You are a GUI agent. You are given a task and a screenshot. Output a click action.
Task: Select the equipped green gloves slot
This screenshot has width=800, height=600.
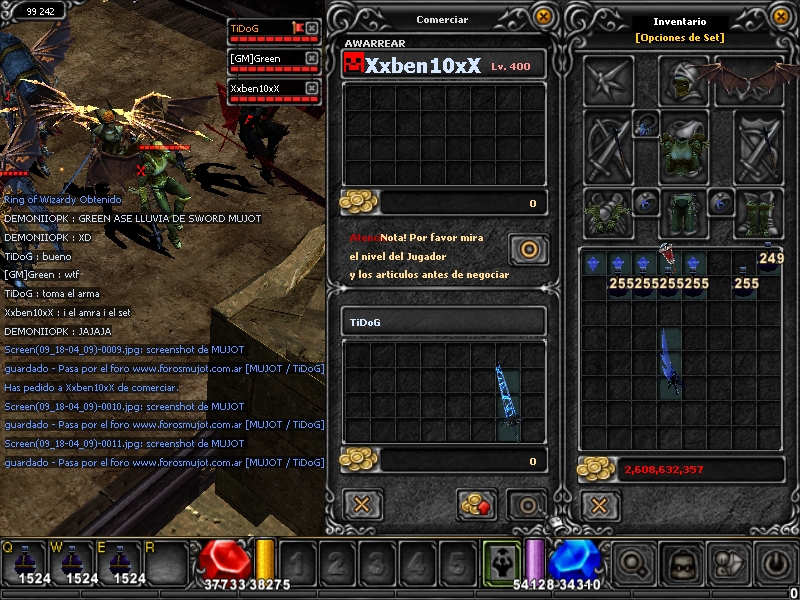tap(608, 213)
